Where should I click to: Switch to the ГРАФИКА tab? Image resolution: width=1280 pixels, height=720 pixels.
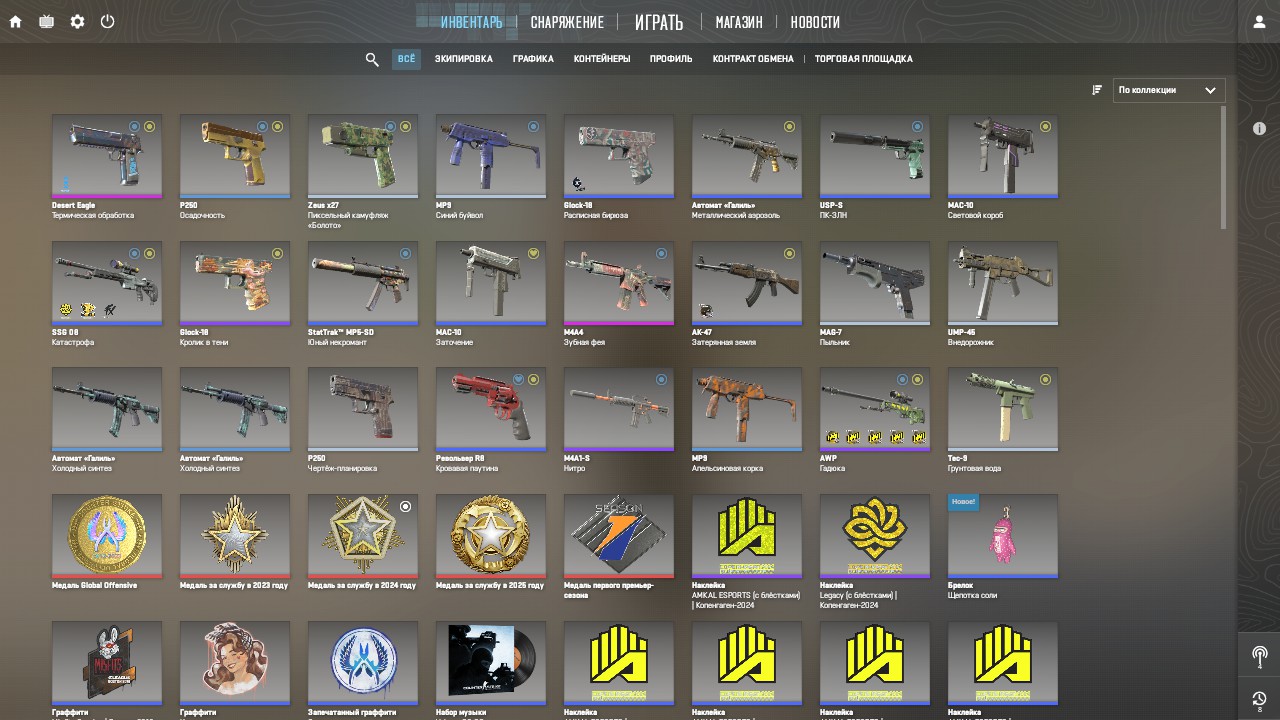click(x=533, y=59)
